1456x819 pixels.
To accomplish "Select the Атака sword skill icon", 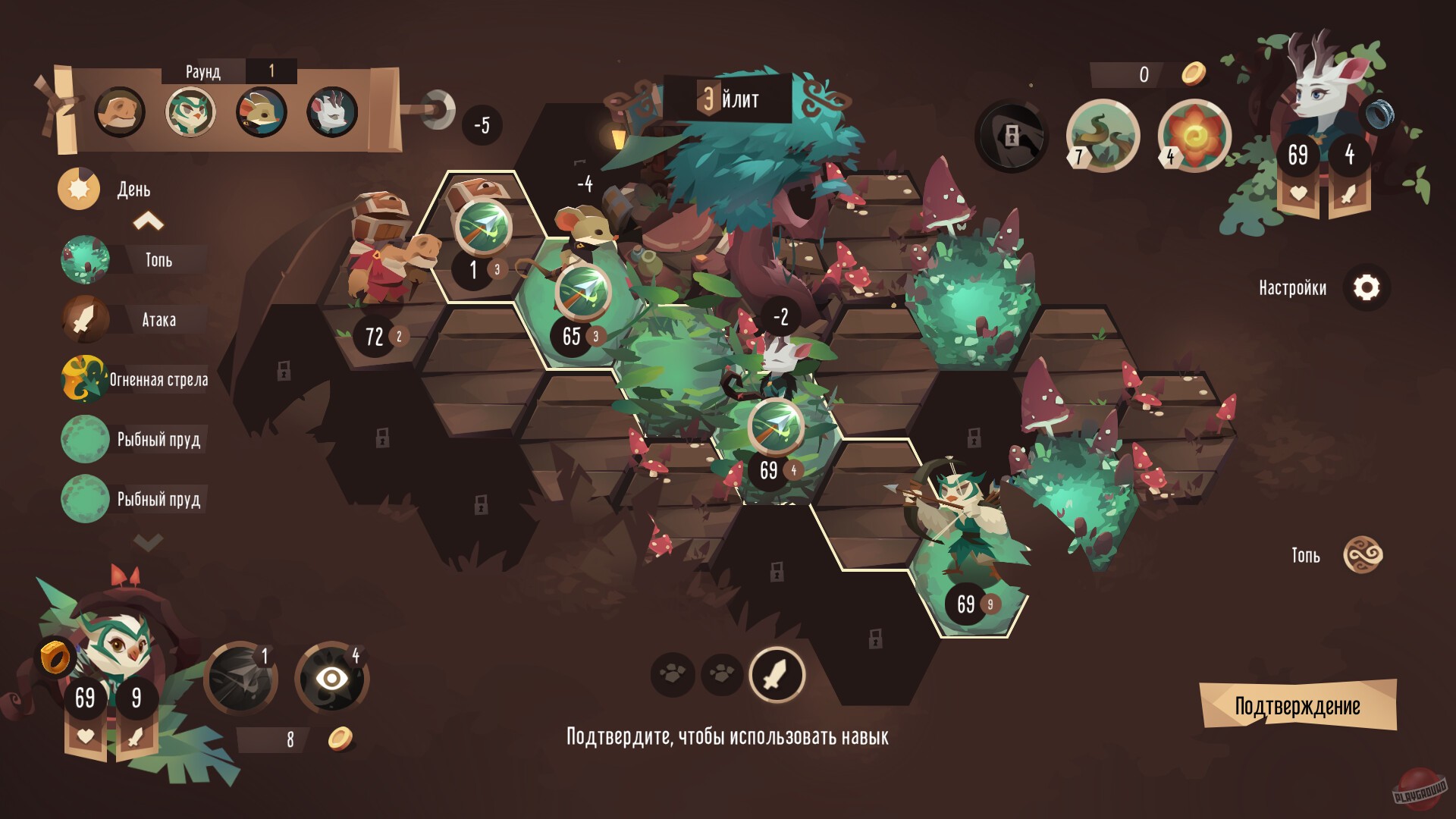I will point(85,320).
